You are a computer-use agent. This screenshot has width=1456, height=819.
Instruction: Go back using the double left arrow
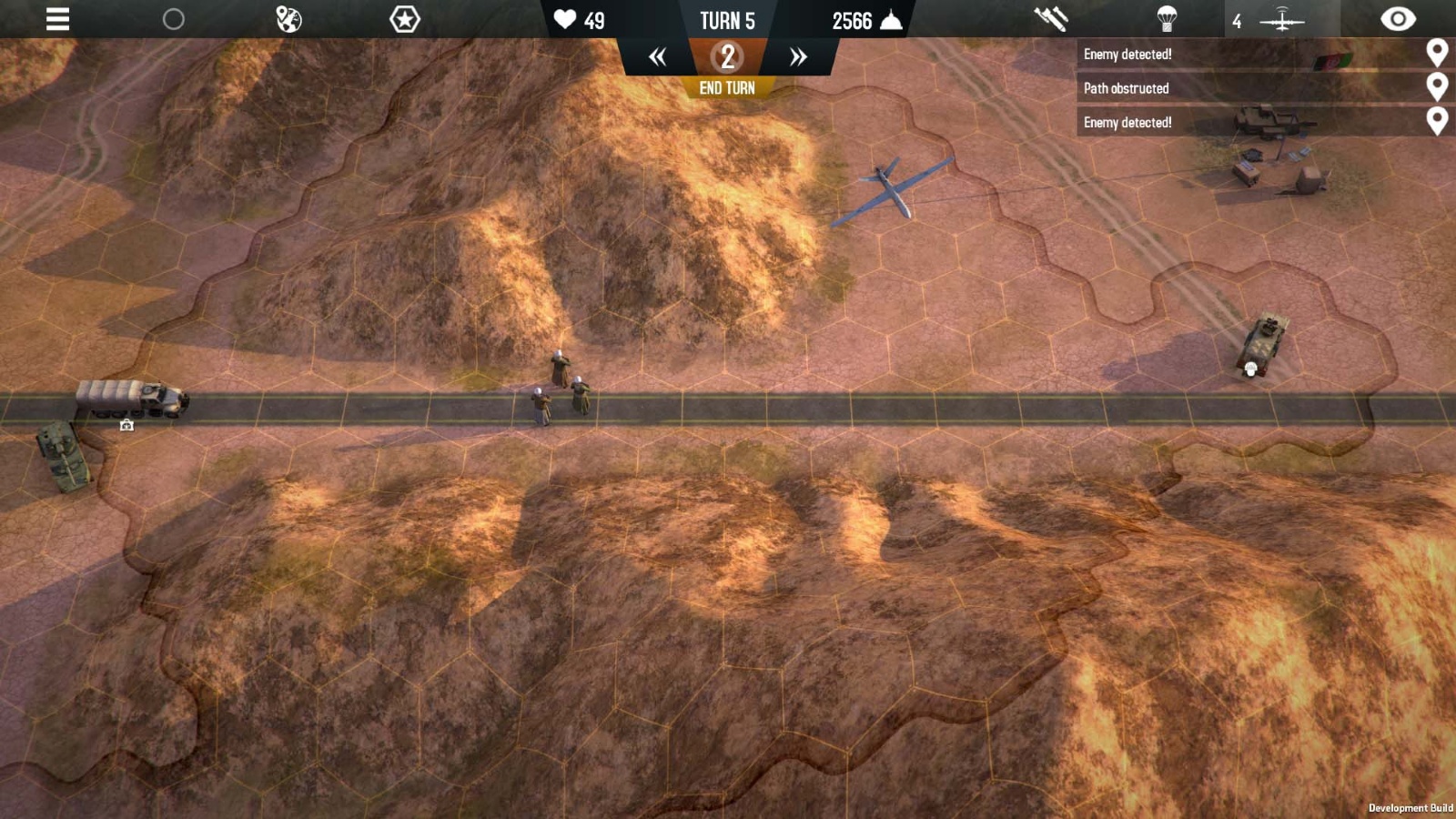pos(659,56)
